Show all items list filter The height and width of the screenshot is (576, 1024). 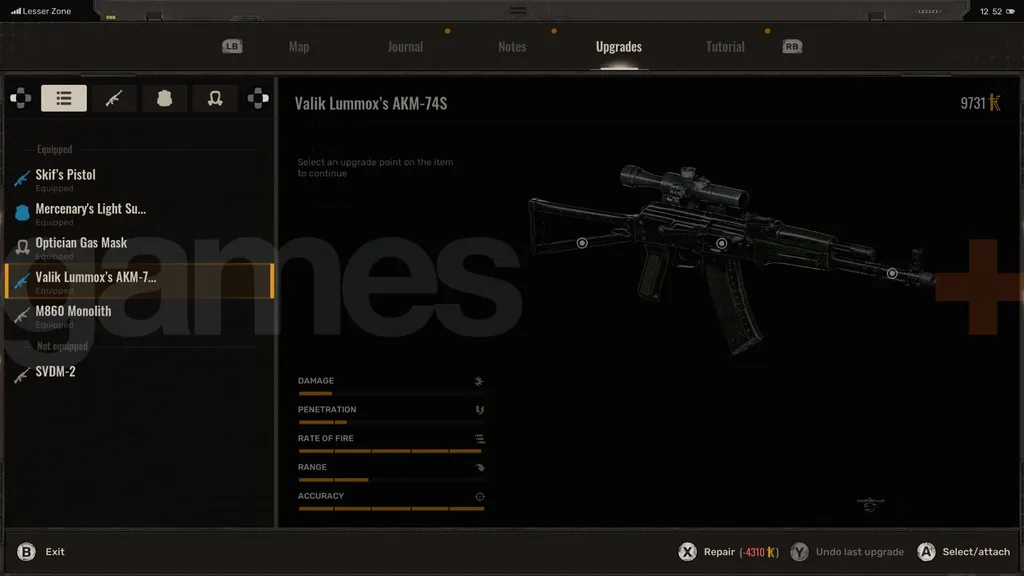[64, 98]
